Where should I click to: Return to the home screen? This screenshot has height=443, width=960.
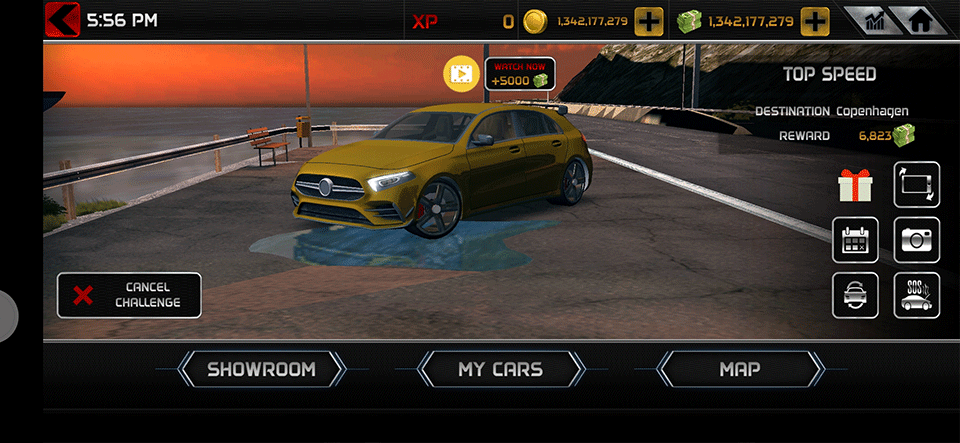(918, 21)
